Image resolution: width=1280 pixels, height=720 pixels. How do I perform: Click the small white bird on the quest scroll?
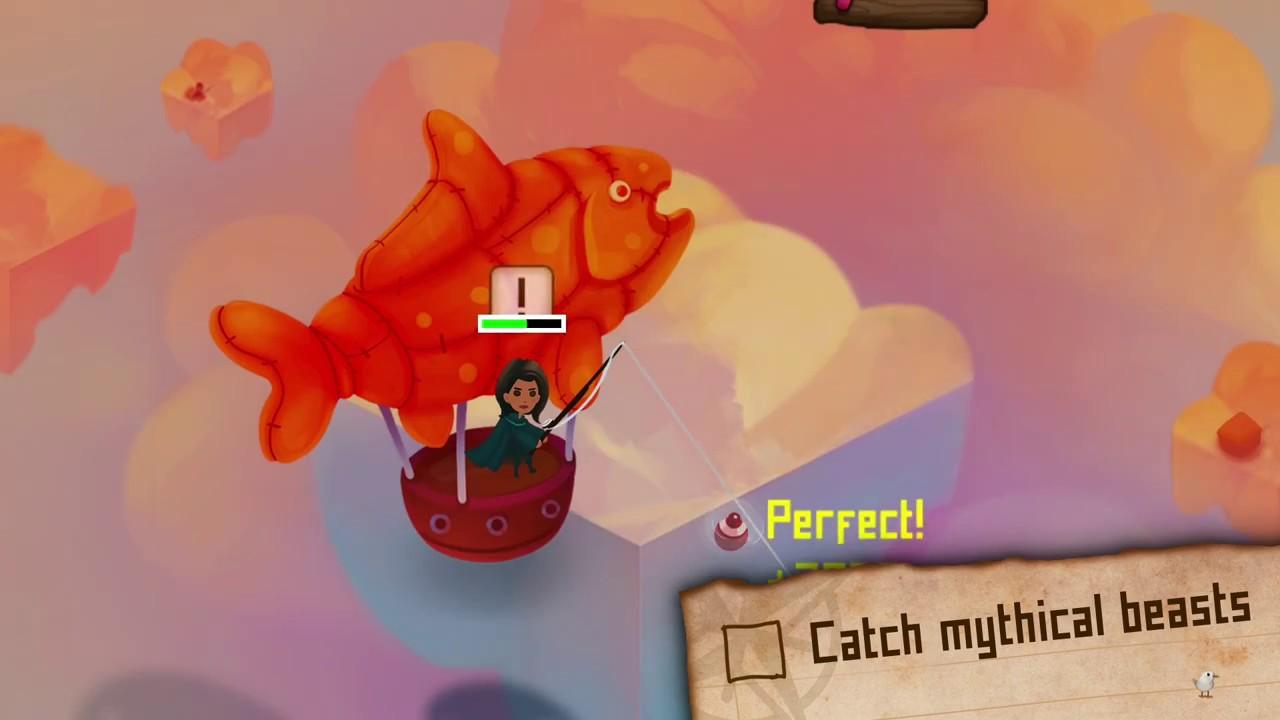coord(1205,683)
